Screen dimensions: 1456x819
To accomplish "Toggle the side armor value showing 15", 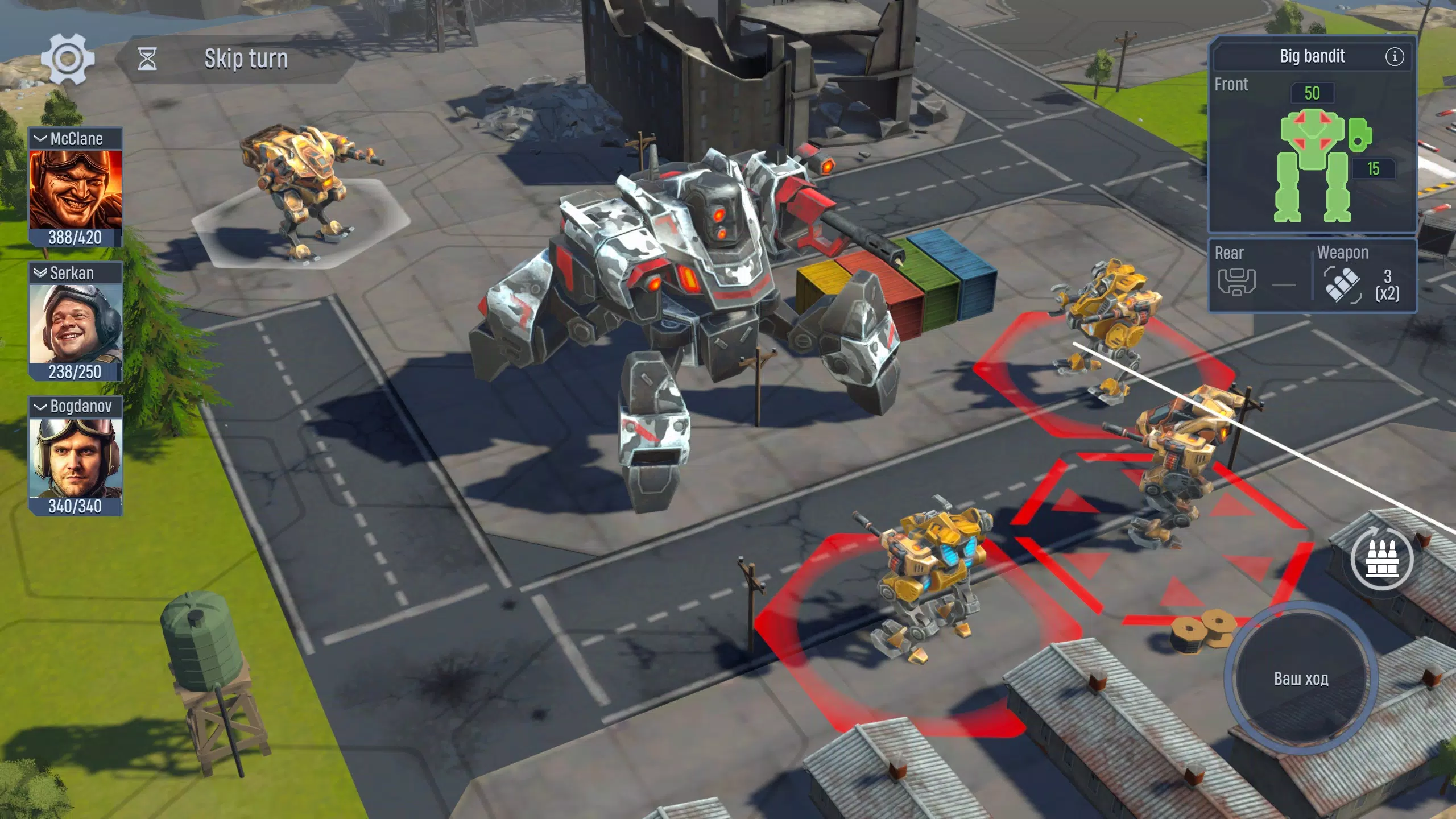I will [1374, 168].
